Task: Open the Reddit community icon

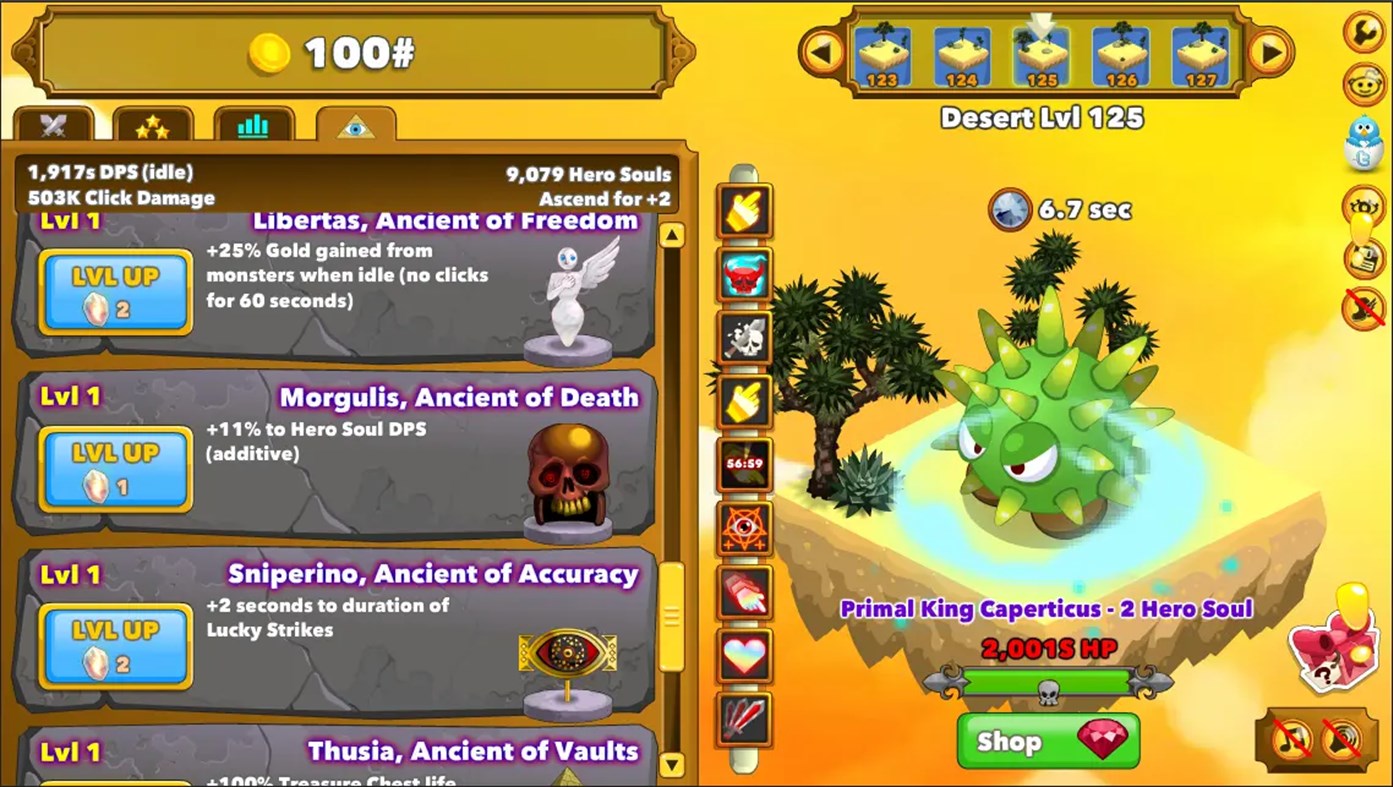Action: click(1364, 84)
